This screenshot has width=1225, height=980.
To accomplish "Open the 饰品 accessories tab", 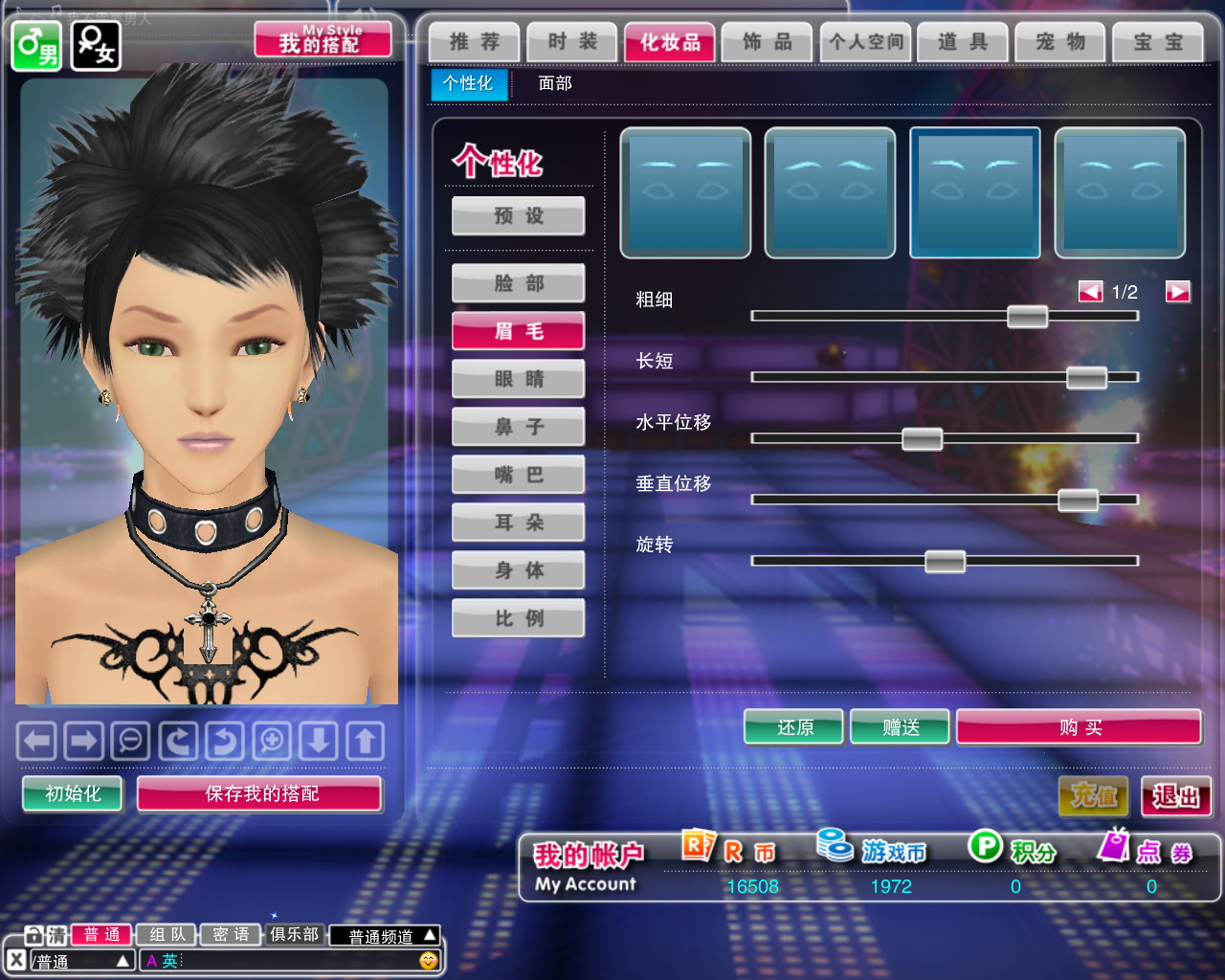I will [768, 42].
